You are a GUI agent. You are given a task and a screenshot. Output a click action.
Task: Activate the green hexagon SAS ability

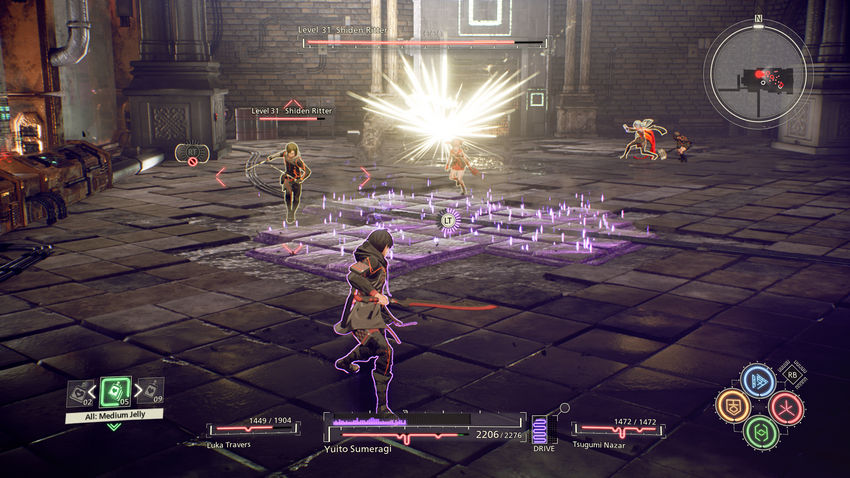click(x=760, y=432)
